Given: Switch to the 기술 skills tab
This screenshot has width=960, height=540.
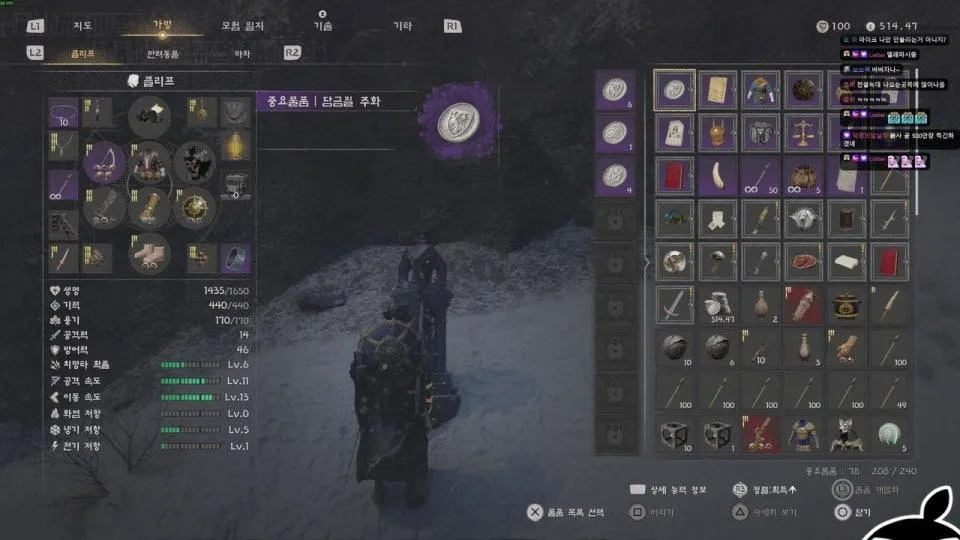Looking at the screenshot, I should point(322,26).
